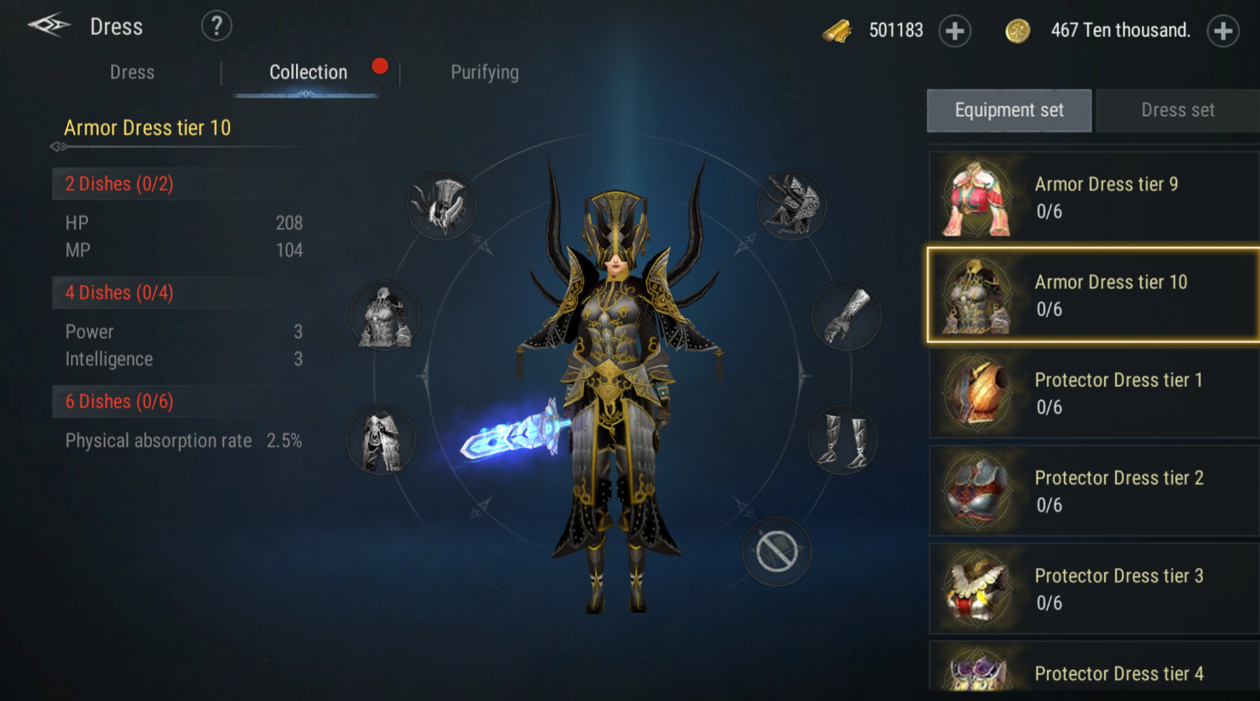
Task: Open the question mark help button
Action: tap(216, 27)
